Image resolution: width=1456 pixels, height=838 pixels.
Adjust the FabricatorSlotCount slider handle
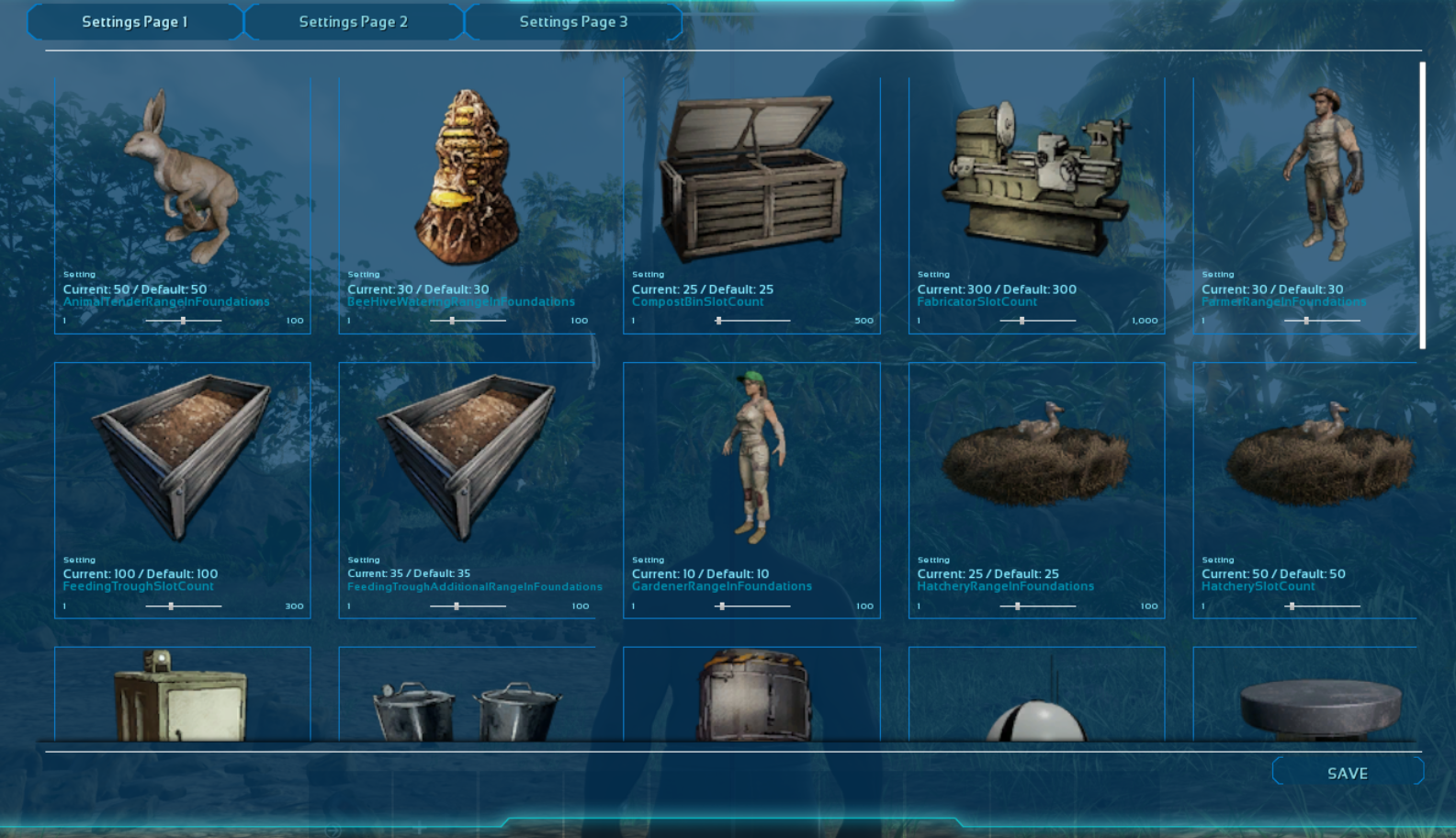pyautogui.click(x=1023, y=320)
